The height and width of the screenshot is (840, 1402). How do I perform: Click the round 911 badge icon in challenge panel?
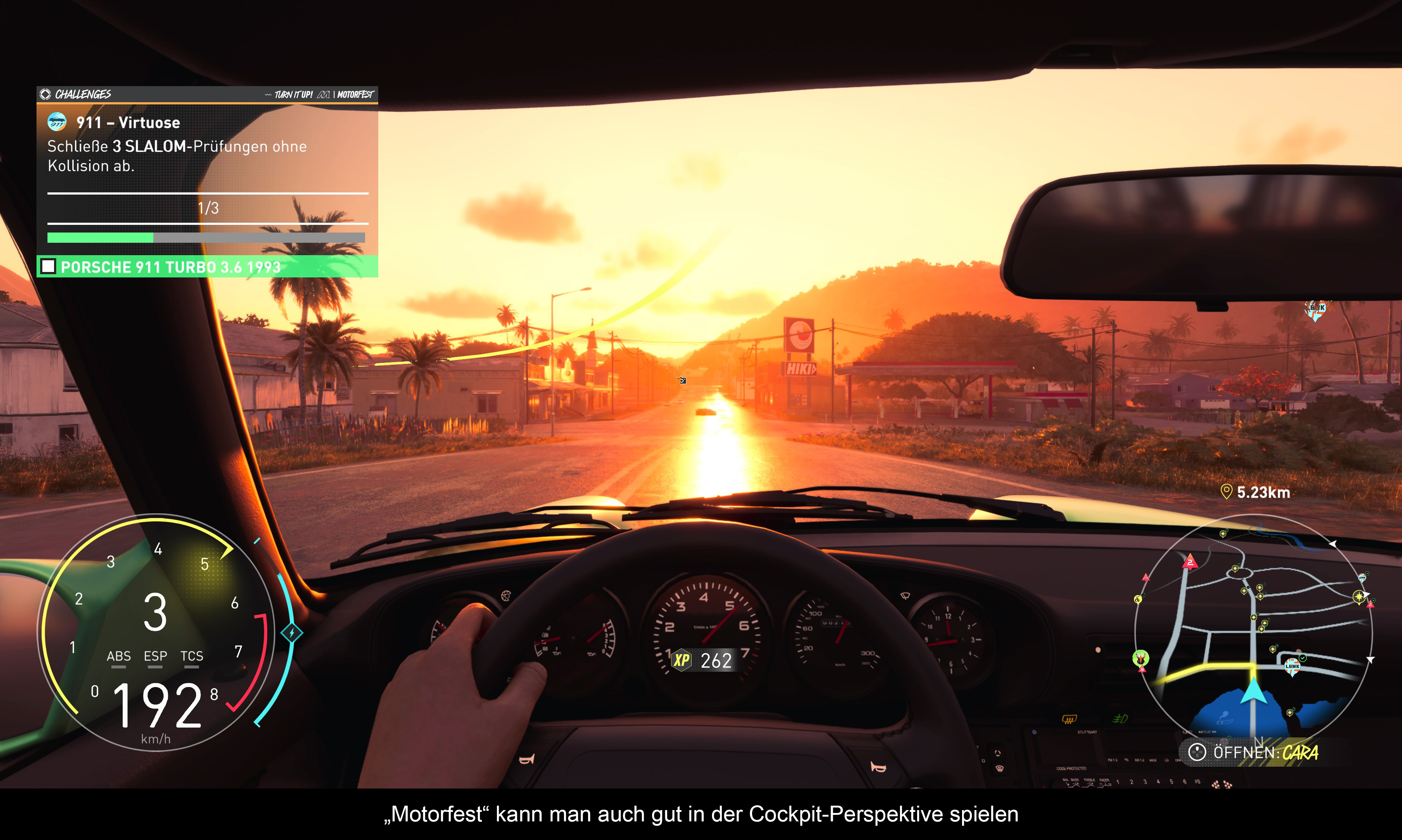coord(57,122)
